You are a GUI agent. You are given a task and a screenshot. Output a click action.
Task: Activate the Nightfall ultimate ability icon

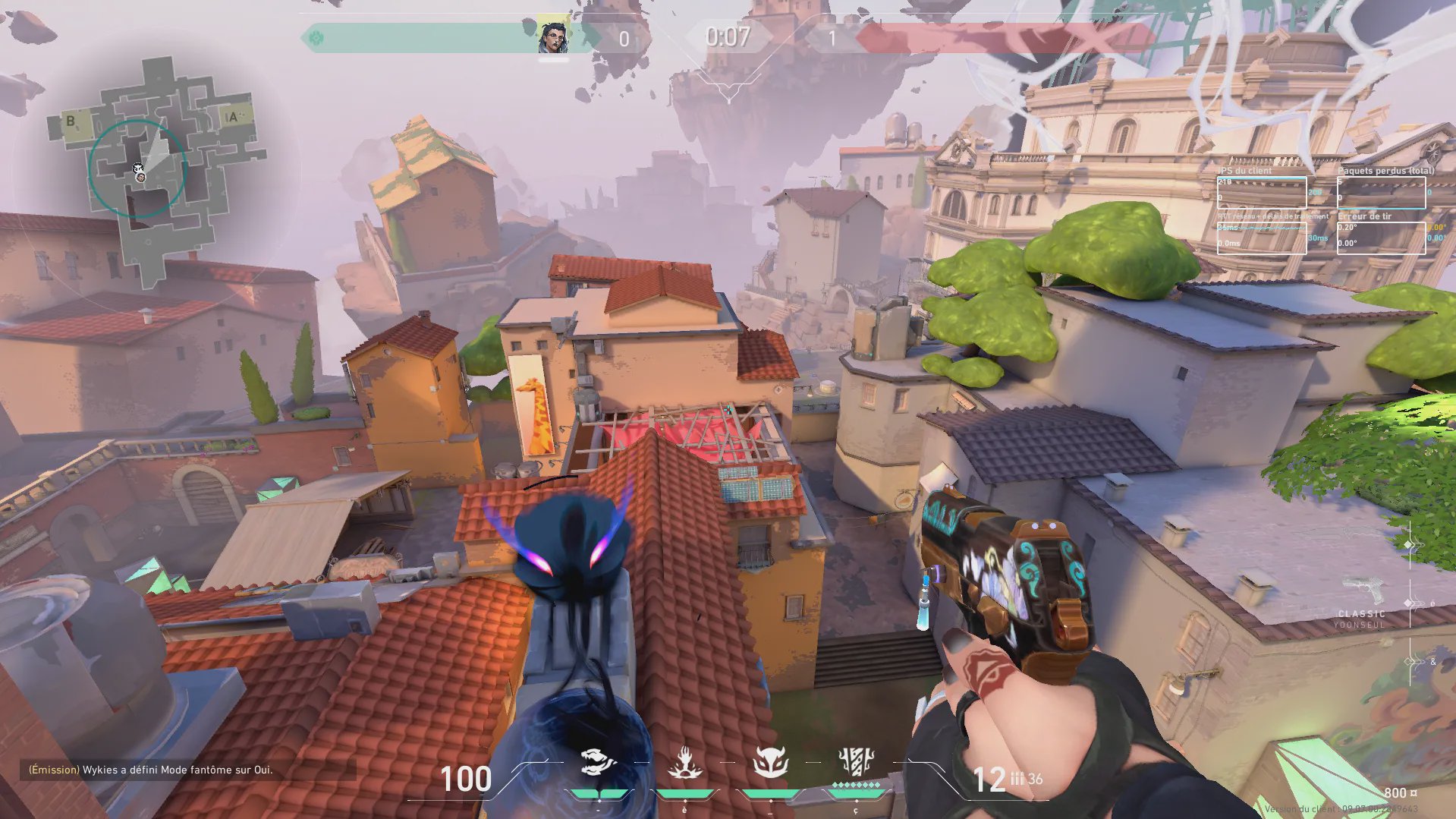pyautogui.click(x=856, y=761)
